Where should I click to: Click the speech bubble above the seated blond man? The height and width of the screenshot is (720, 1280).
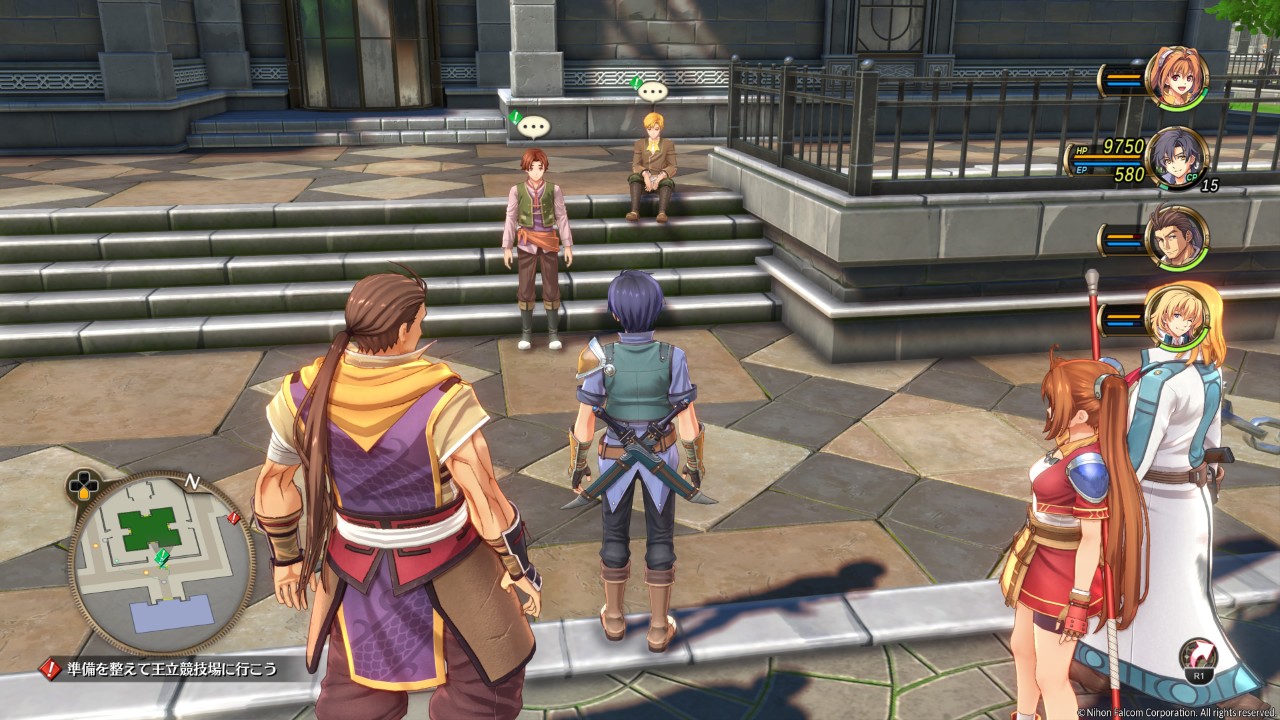(652, 92)
